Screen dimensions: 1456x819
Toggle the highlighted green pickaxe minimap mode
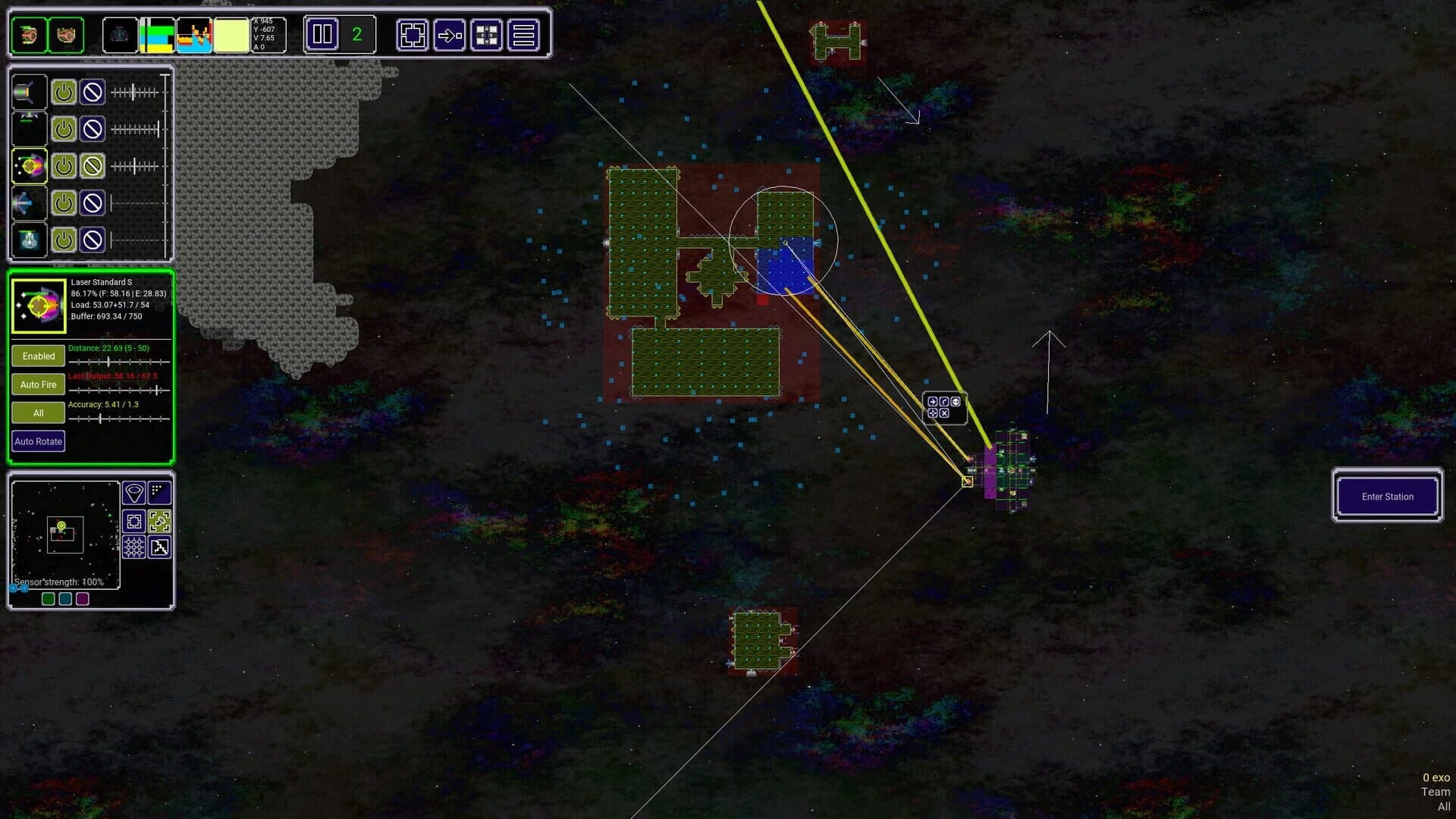[159, 521]
